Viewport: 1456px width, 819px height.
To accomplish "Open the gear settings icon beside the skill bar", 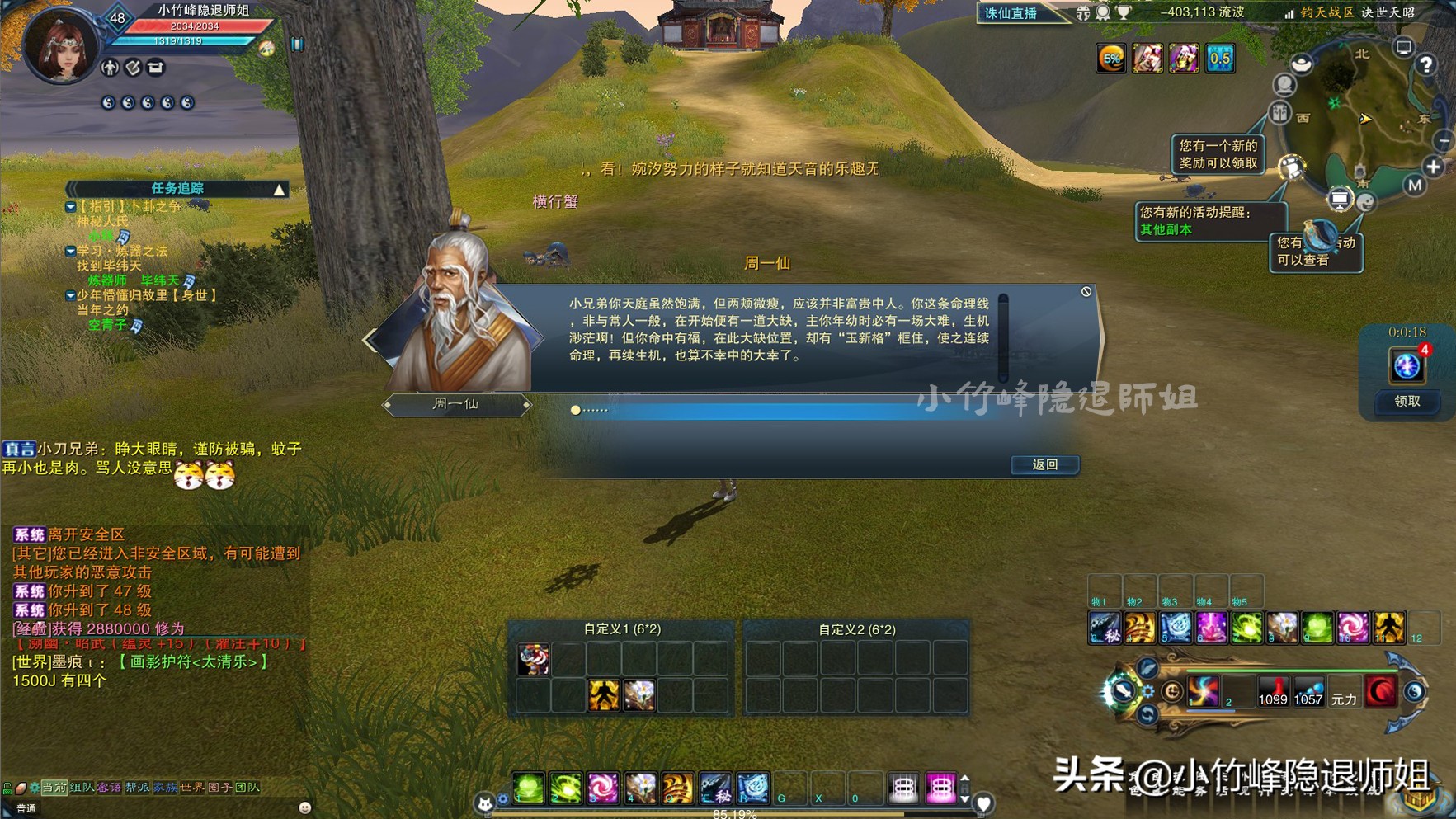I will [x=1148, y=690].
